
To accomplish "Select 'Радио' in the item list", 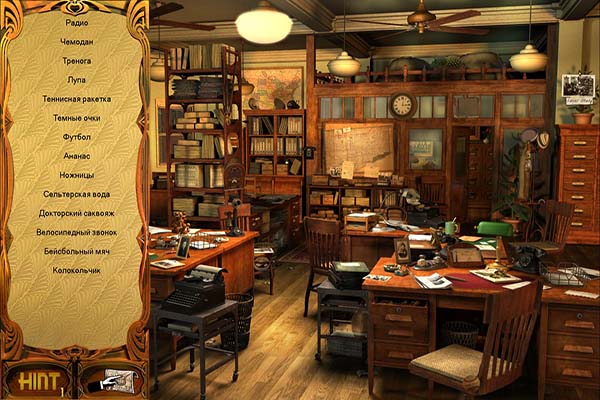I will pyautogui.click(x=77, y=23).
